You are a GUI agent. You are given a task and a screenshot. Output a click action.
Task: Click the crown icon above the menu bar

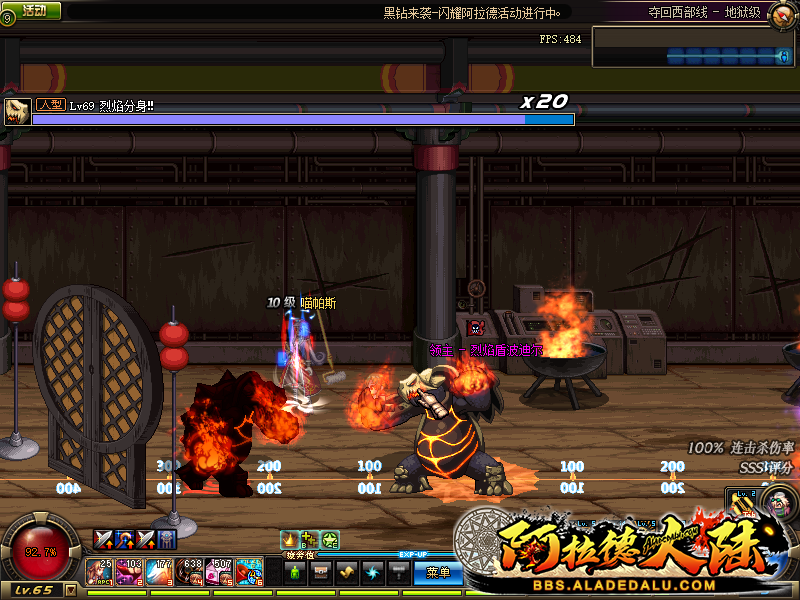(x=290, y=541)
